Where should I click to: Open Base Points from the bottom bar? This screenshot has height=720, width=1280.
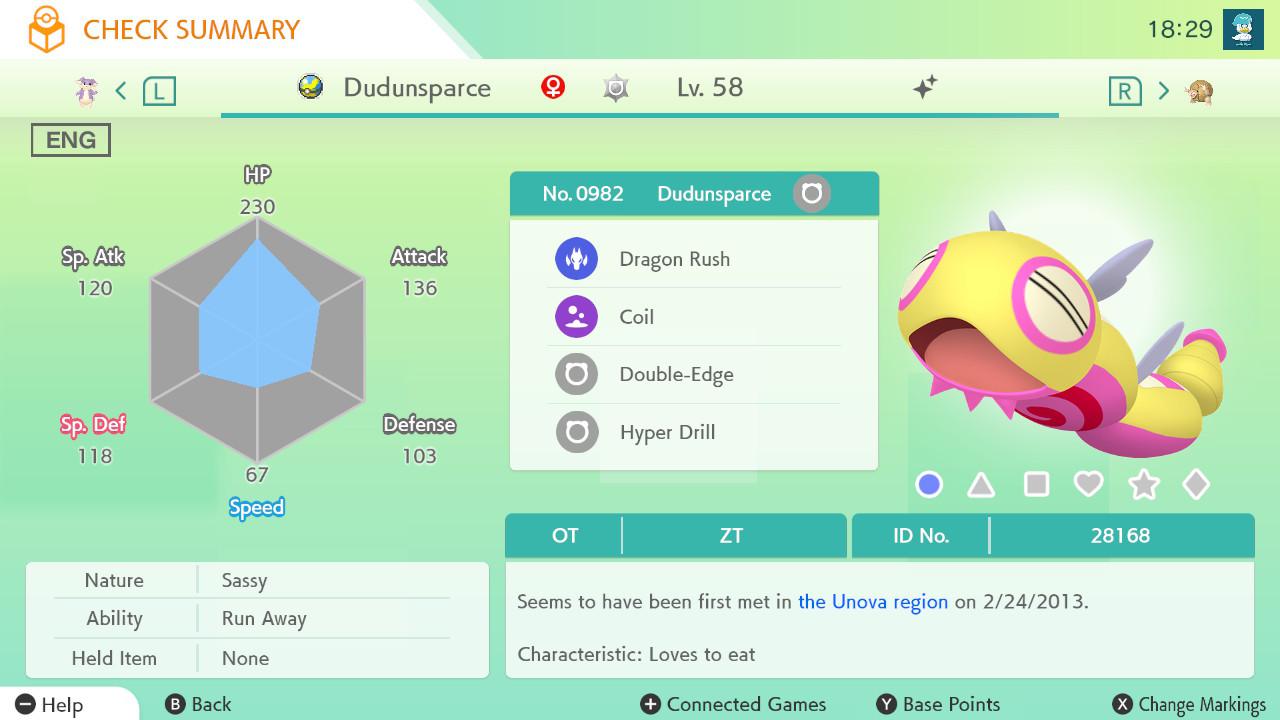936,704
